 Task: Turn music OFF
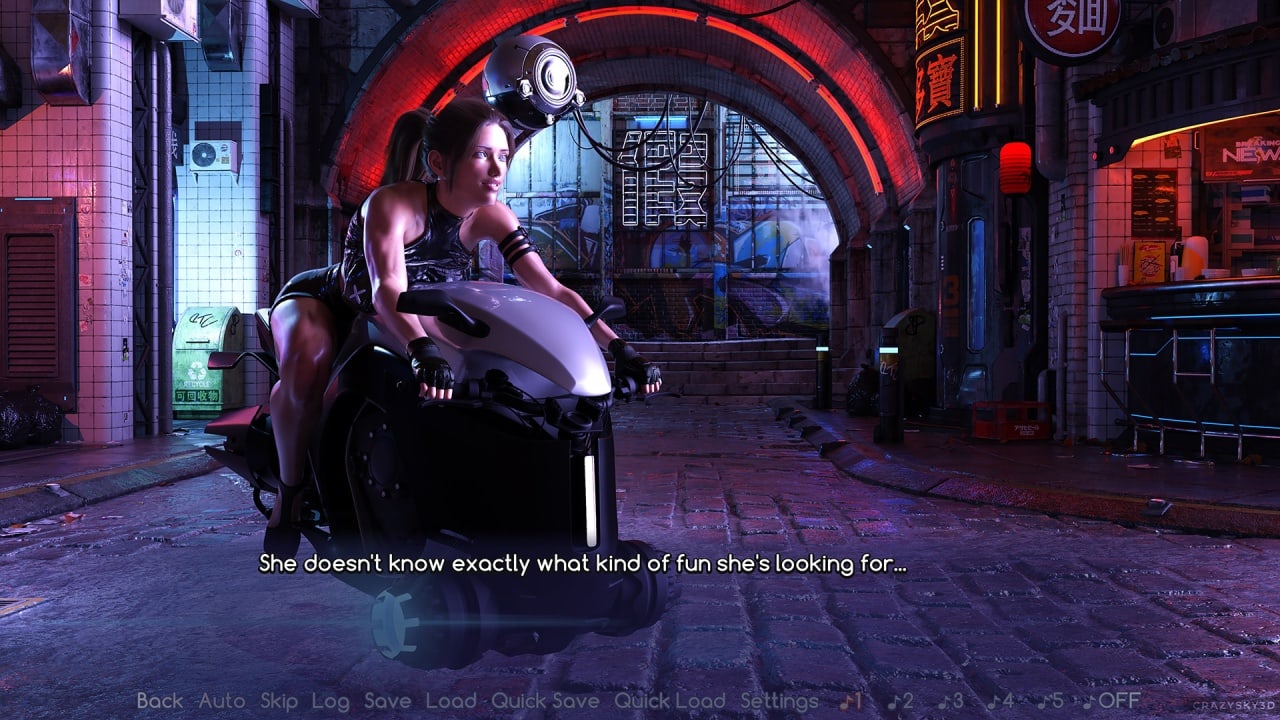1110,701
